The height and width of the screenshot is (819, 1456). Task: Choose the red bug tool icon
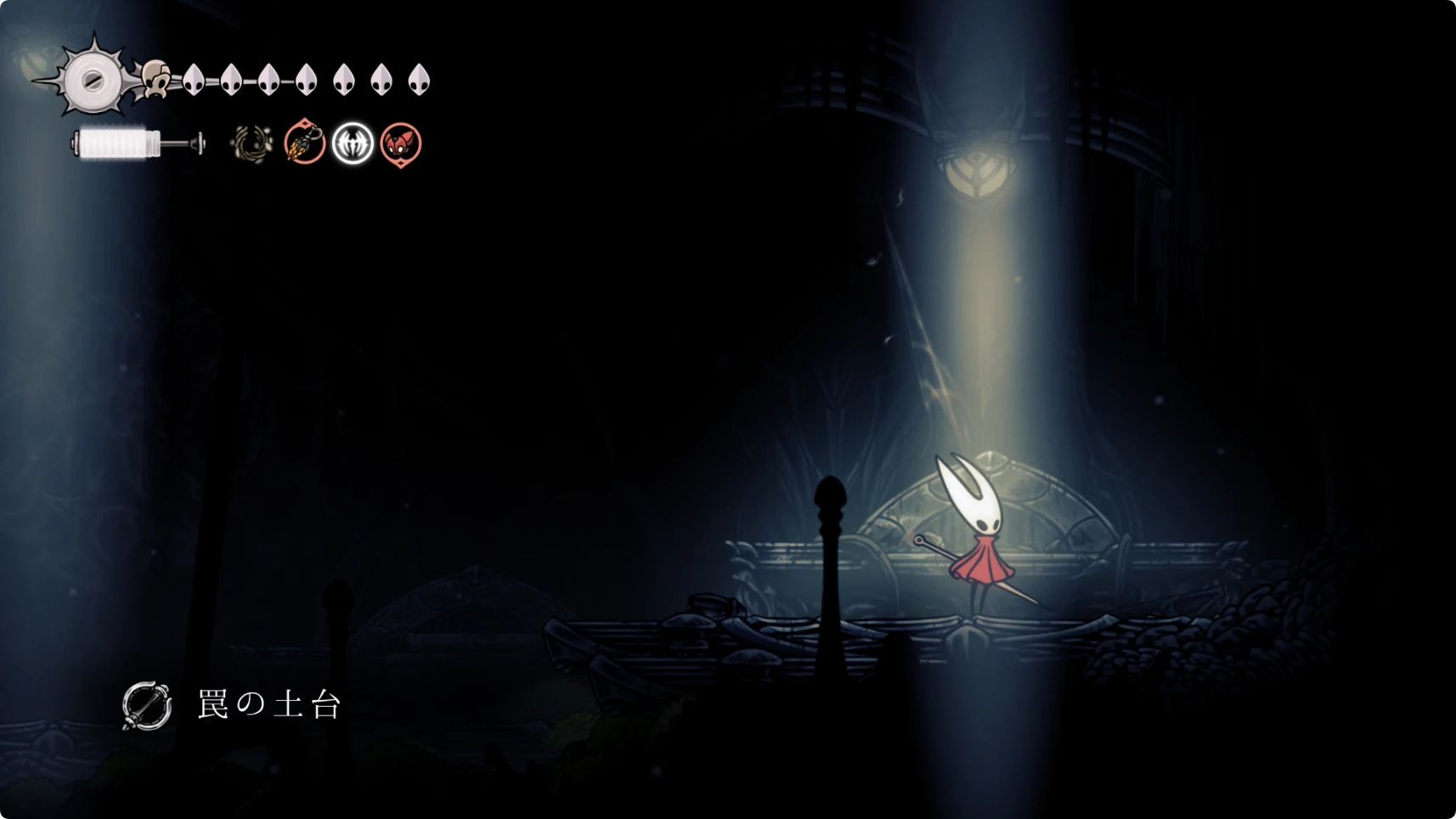(x=401, y=144)
